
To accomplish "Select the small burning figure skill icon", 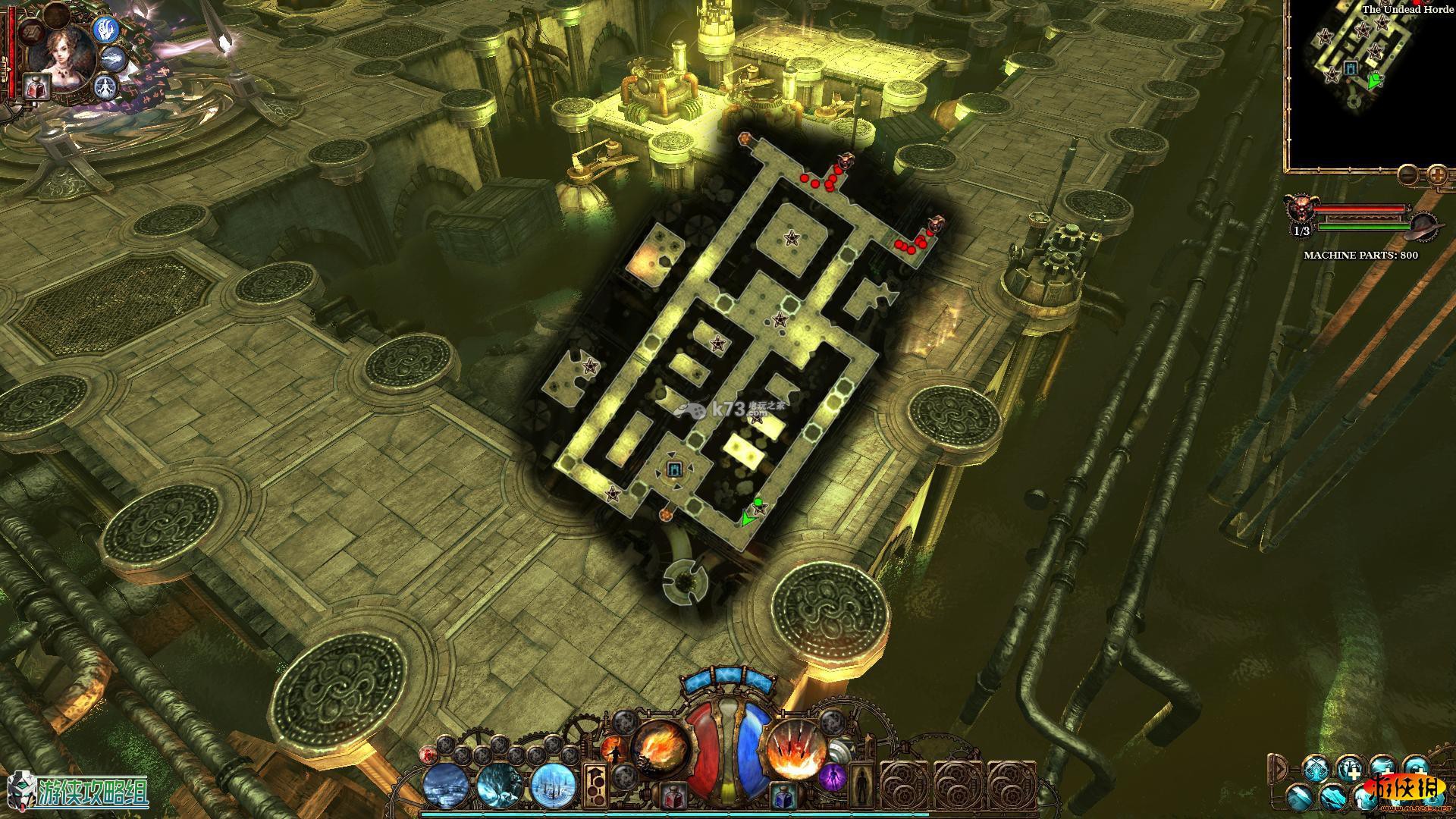I will [613, 752].
